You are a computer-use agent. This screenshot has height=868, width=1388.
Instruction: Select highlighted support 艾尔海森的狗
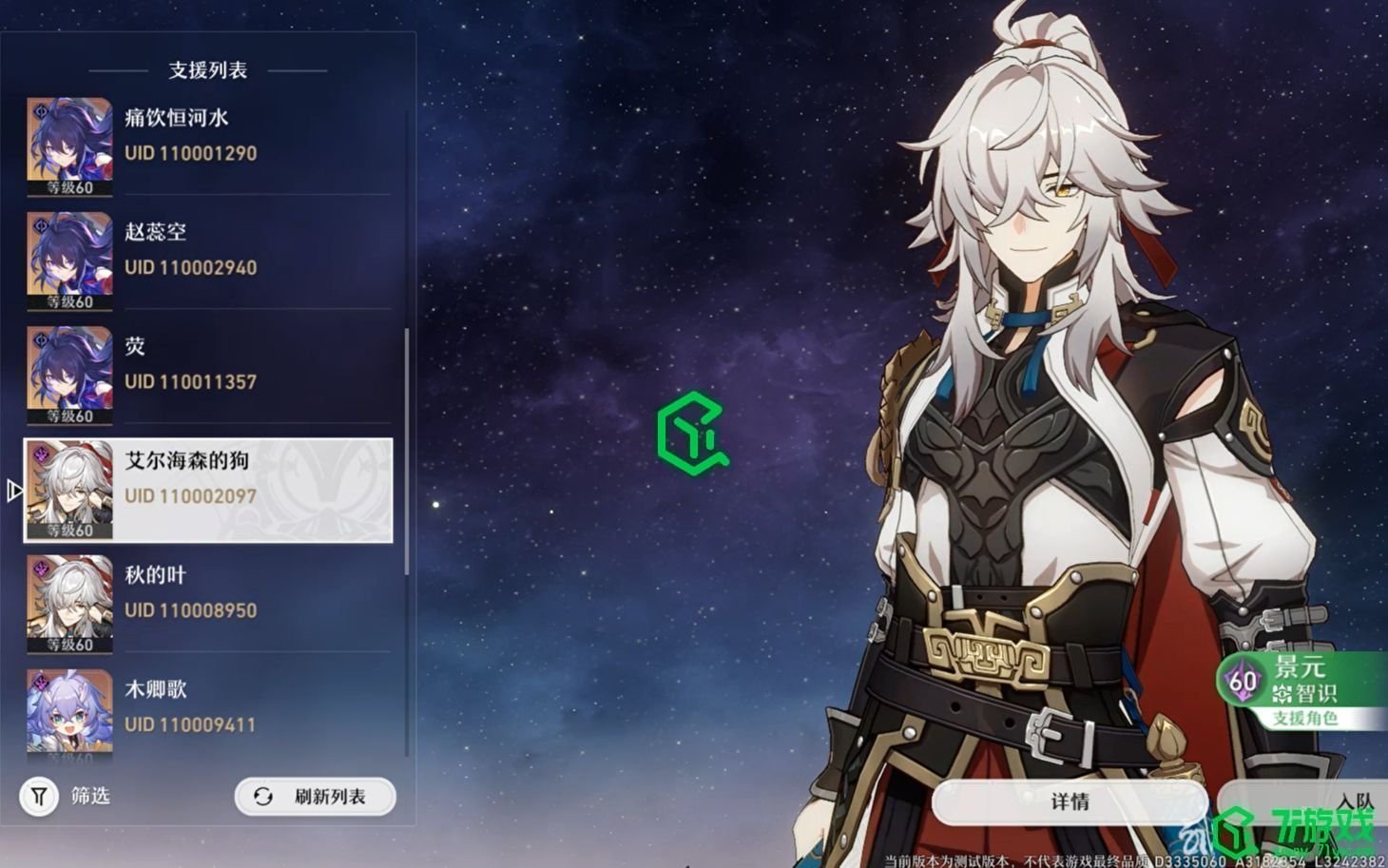point(207,490)
